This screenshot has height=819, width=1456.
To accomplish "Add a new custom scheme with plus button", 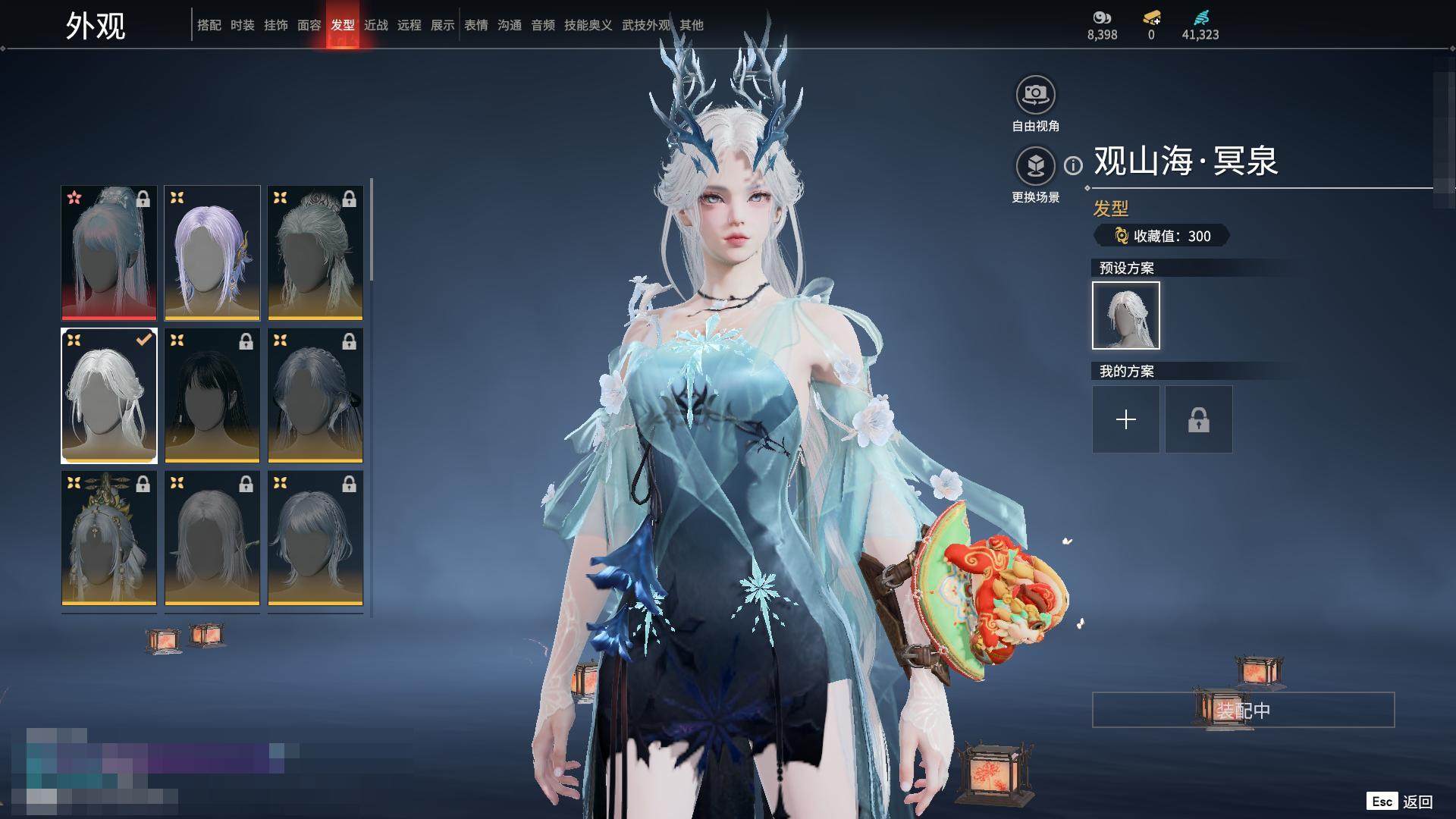I will (x=1125, y=419).
